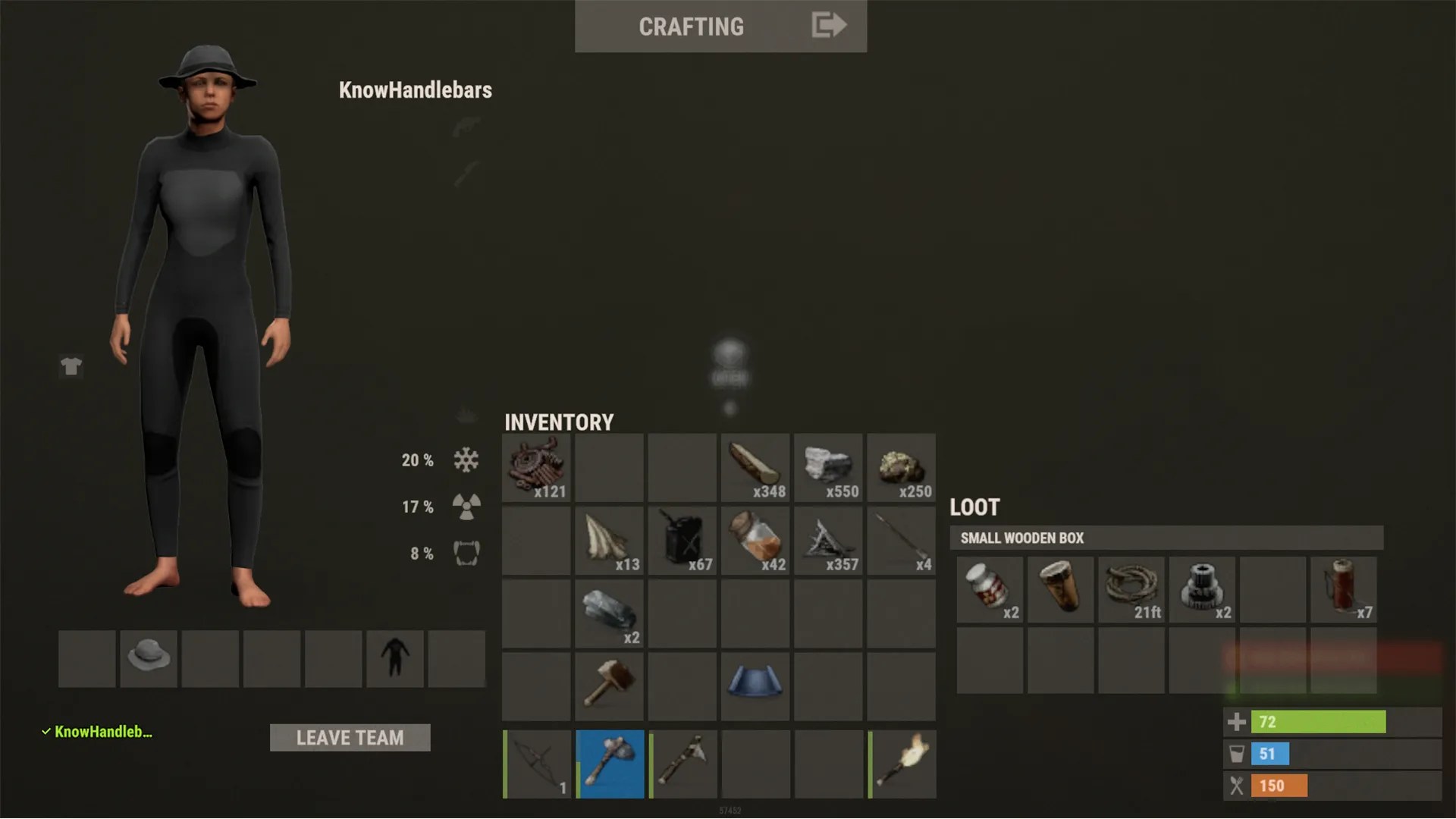Remove the wetsuit from the clothing slot

coord(394,658)
